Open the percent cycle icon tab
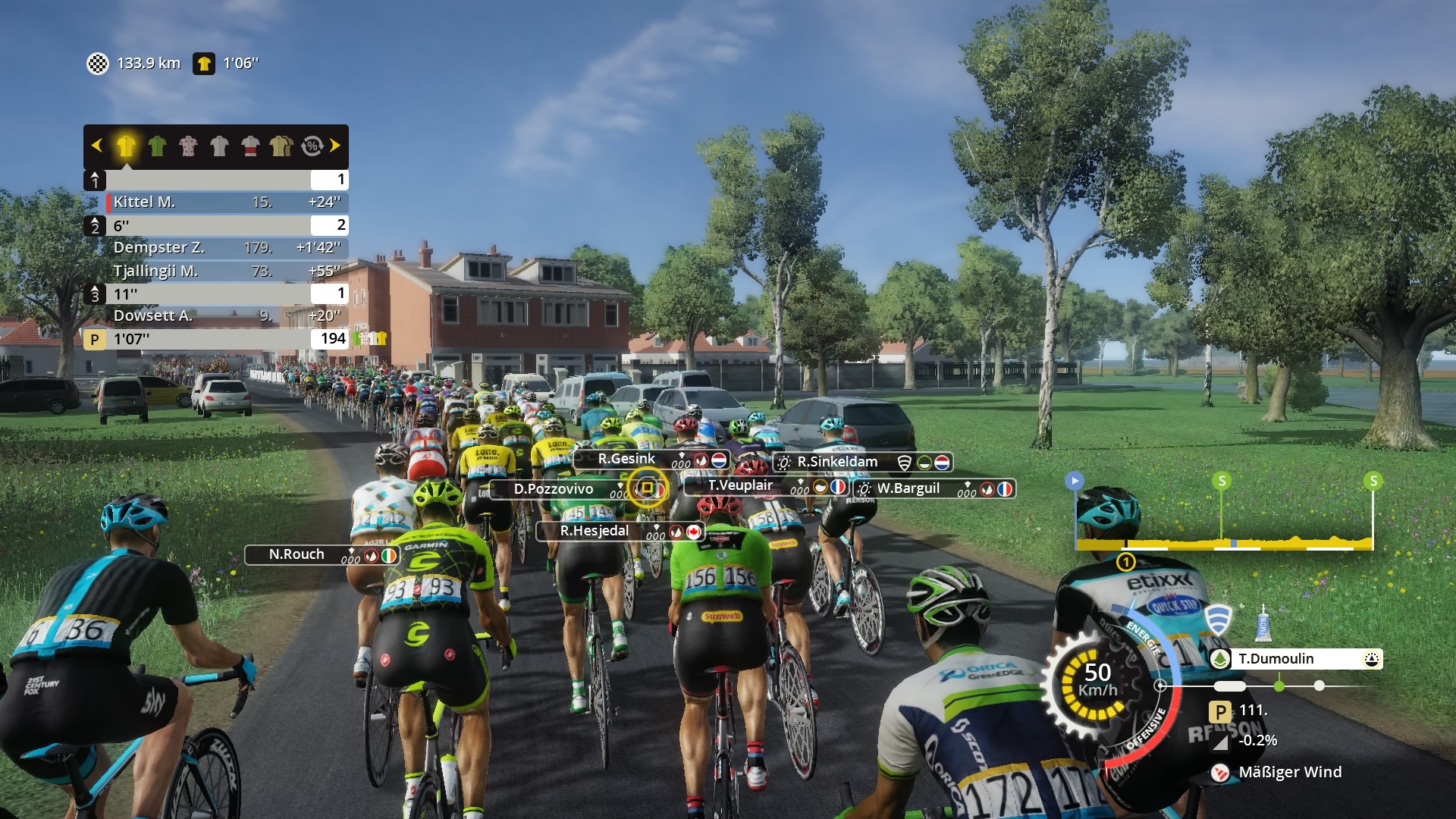This screenshot has width=1456, height=819. (x=312, y=146)
